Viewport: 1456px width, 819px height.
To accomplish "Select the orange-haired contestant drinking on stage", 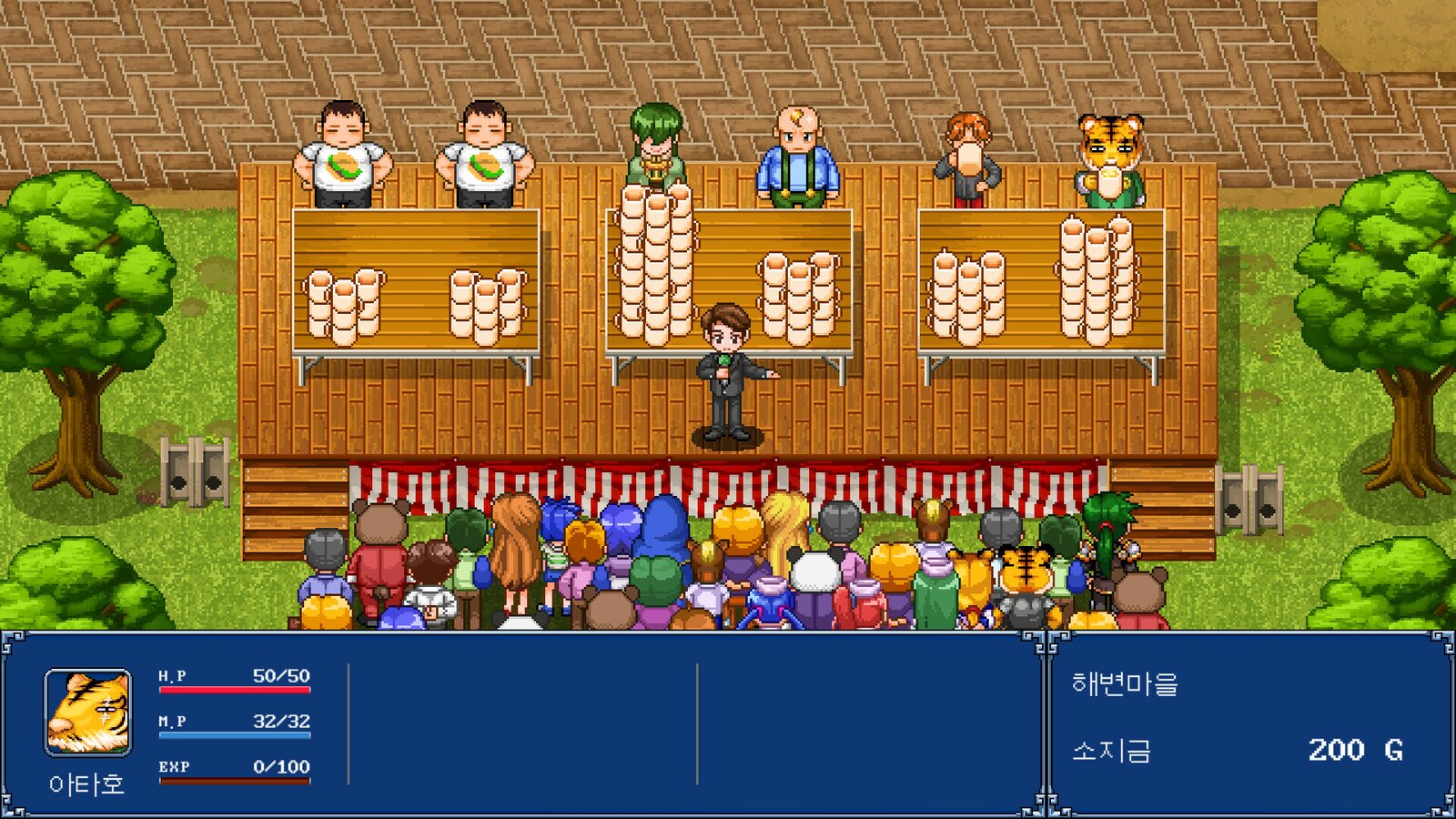I will tap(967, 155).
